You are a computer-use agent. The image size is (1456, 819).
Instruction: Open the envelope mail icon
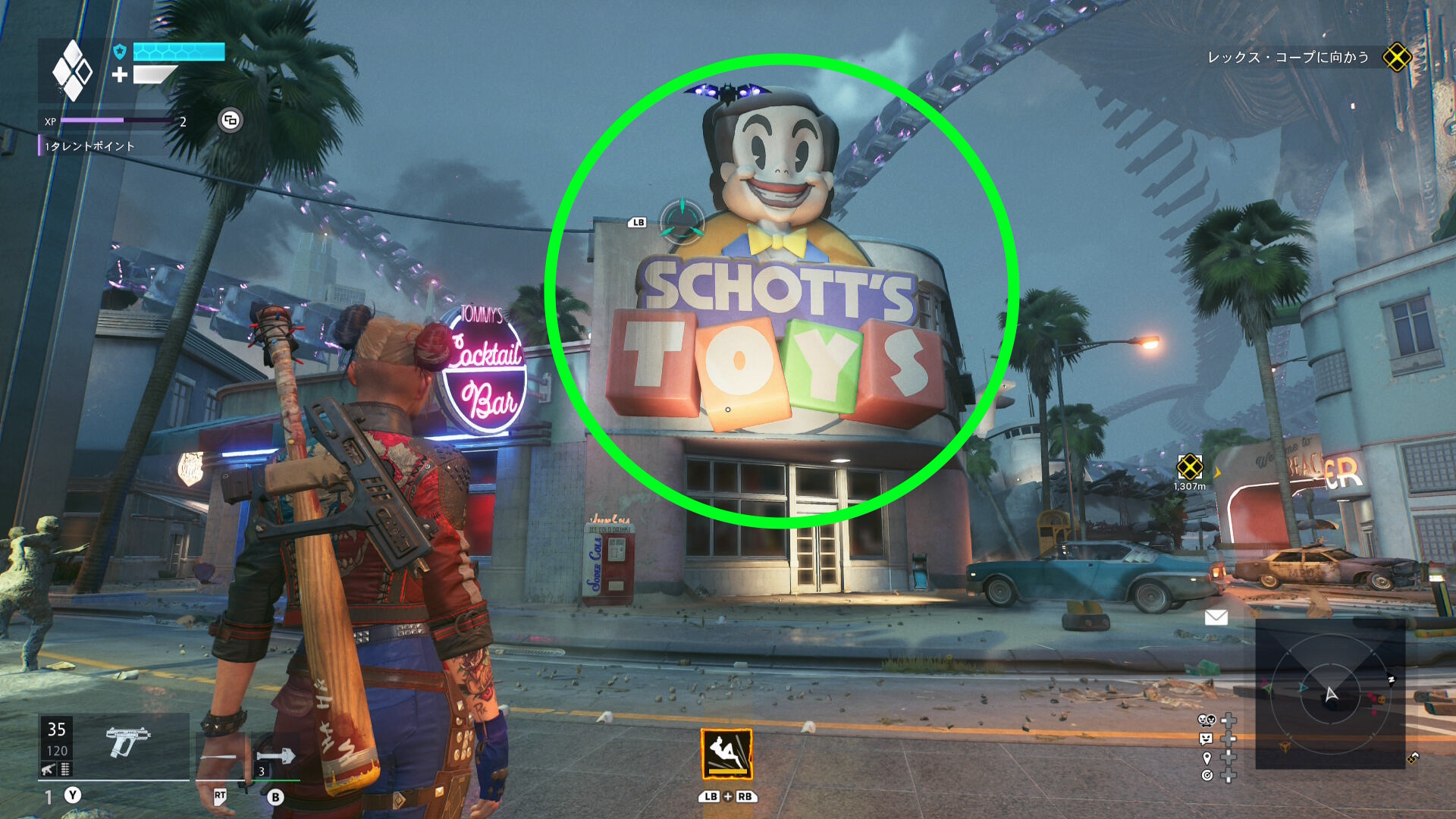[x=1216, y=617]
